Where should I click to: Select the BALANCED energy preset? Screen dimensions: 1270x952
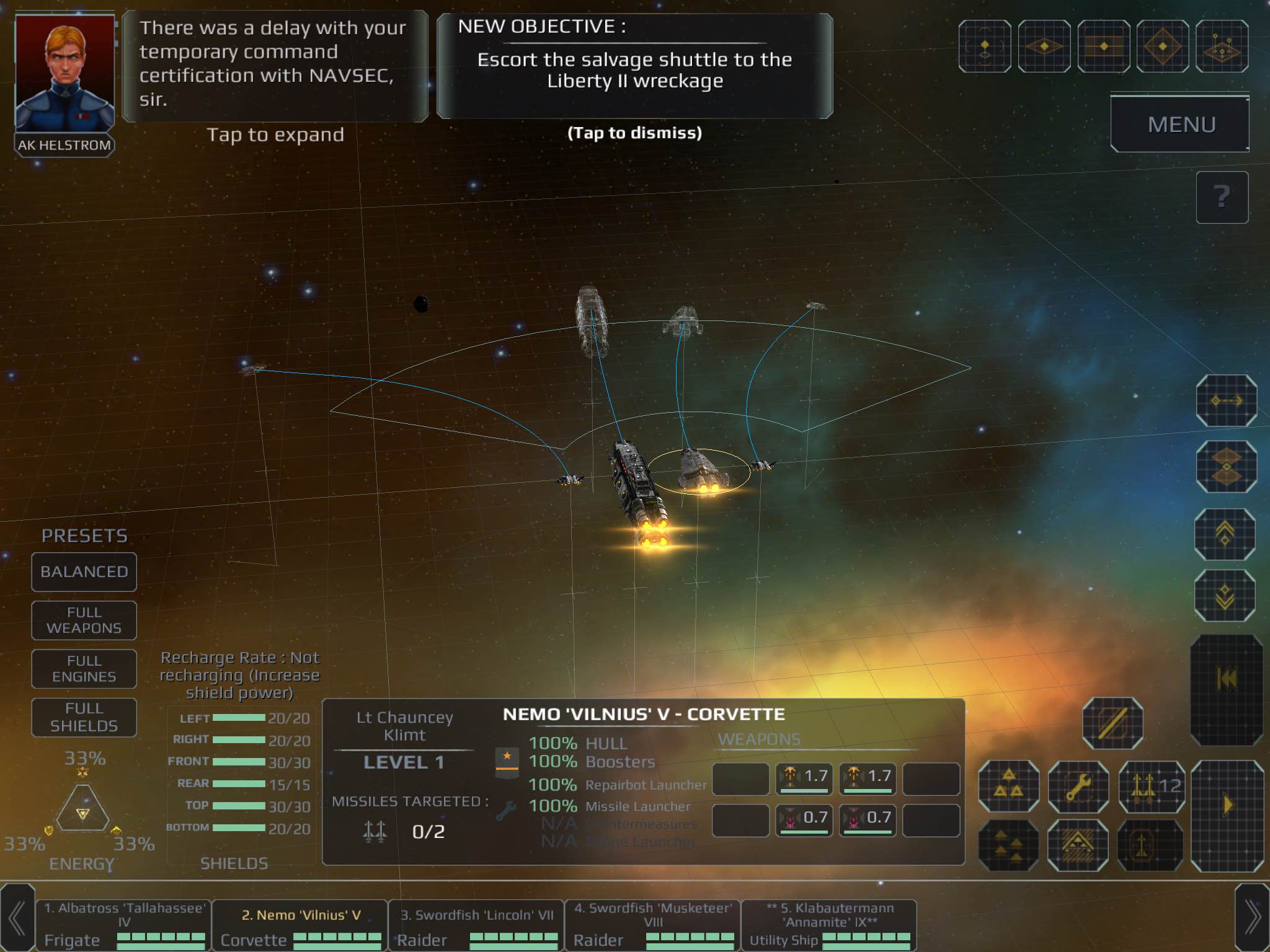(x=84, y=571)
